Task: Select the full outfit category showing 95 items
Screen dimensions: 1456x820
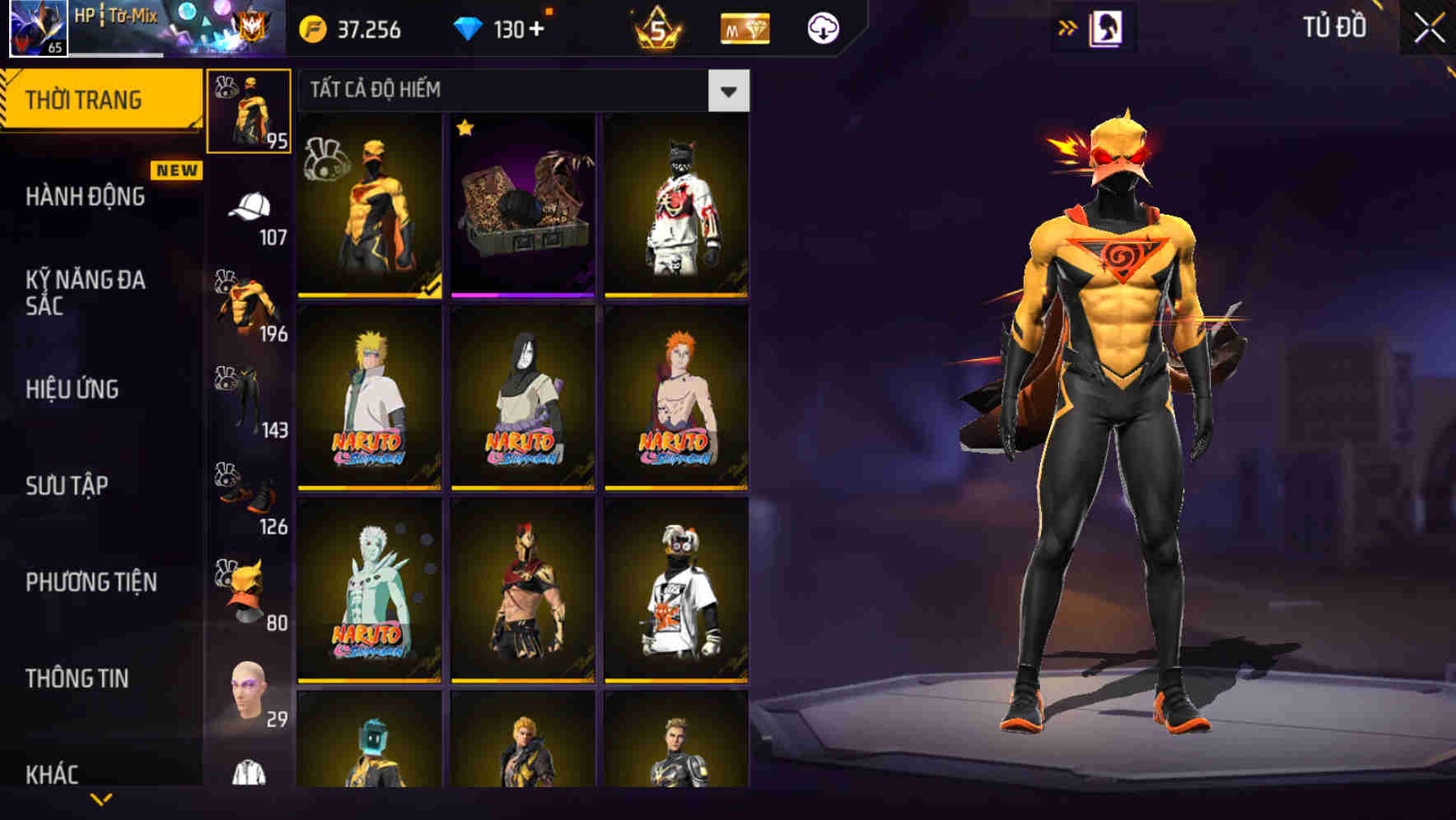Action: pos(250,109)
